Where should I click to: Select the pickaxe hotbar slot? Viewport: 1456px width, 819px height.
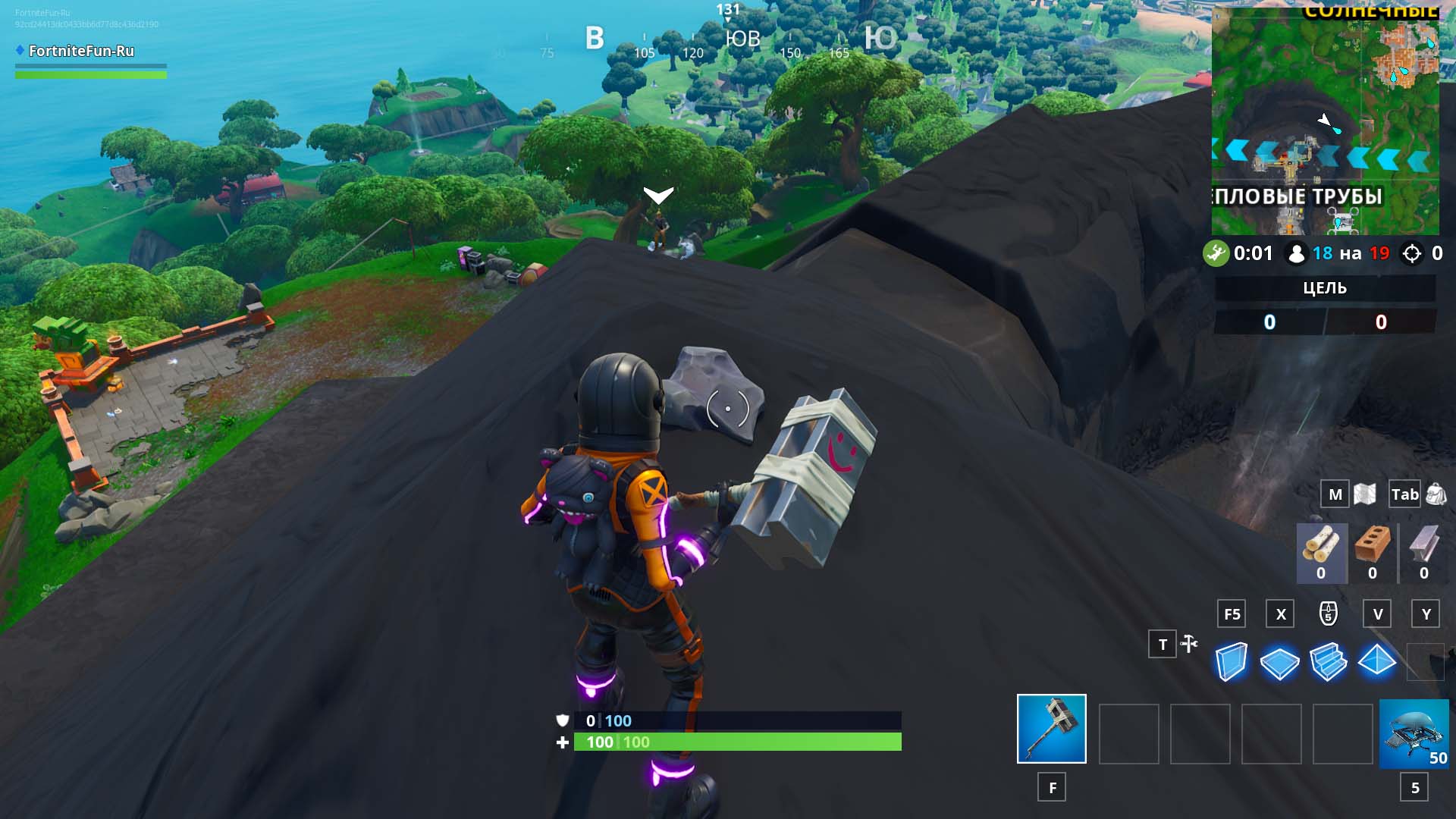[x=1051, y=728]
